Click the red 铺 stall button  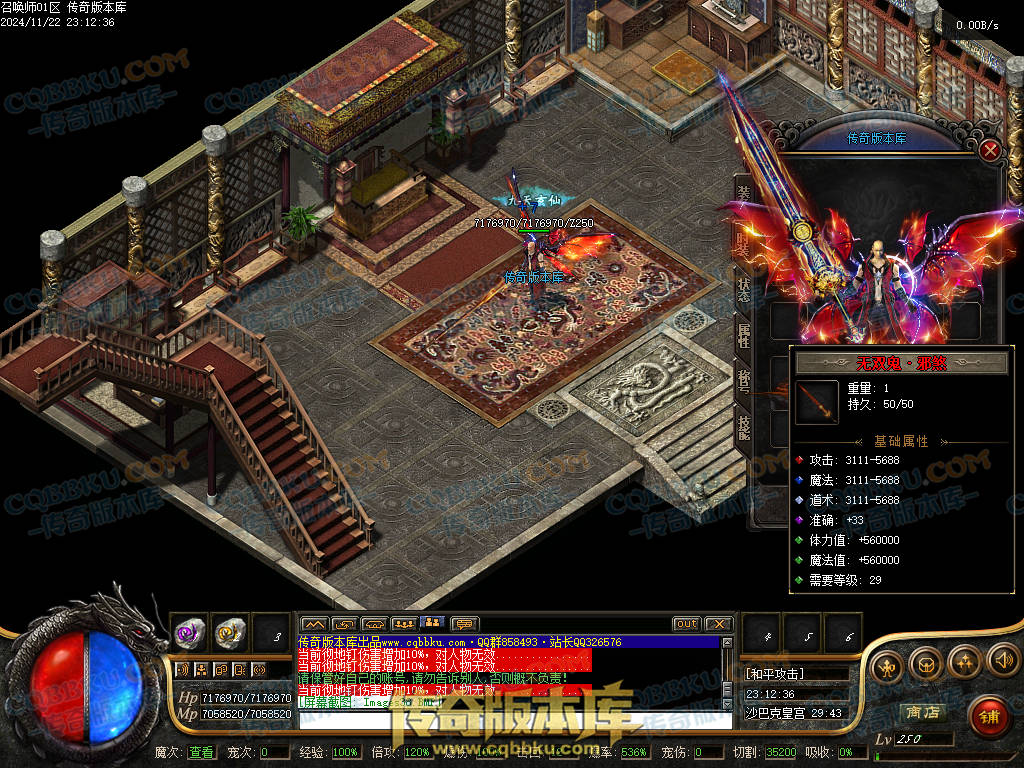[988, 715]
